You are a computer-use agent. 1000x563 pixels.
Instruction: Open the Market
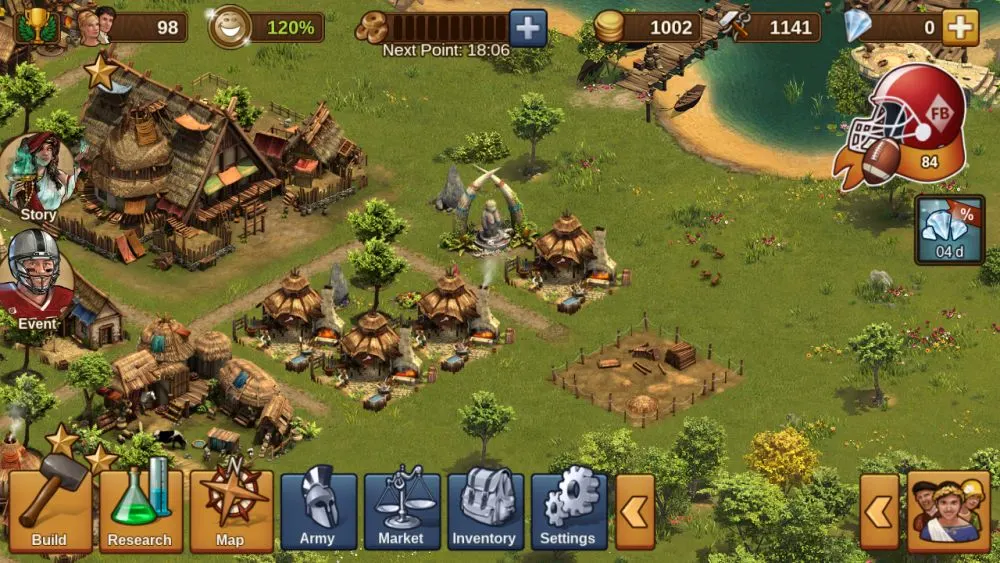click(x=401, y=511)
